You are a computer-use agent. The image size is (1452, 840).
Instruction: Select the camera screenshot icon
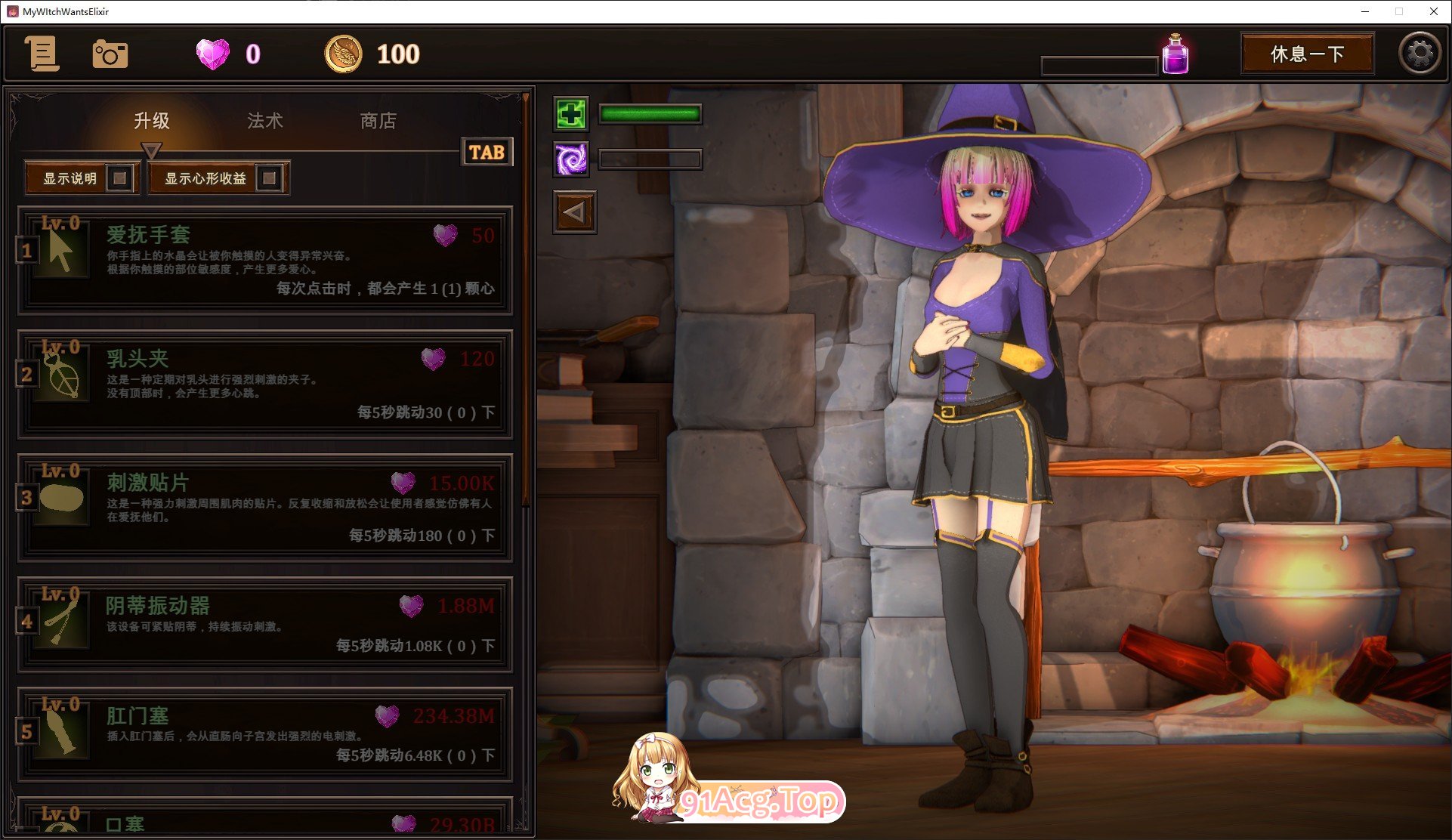(110, 54)
